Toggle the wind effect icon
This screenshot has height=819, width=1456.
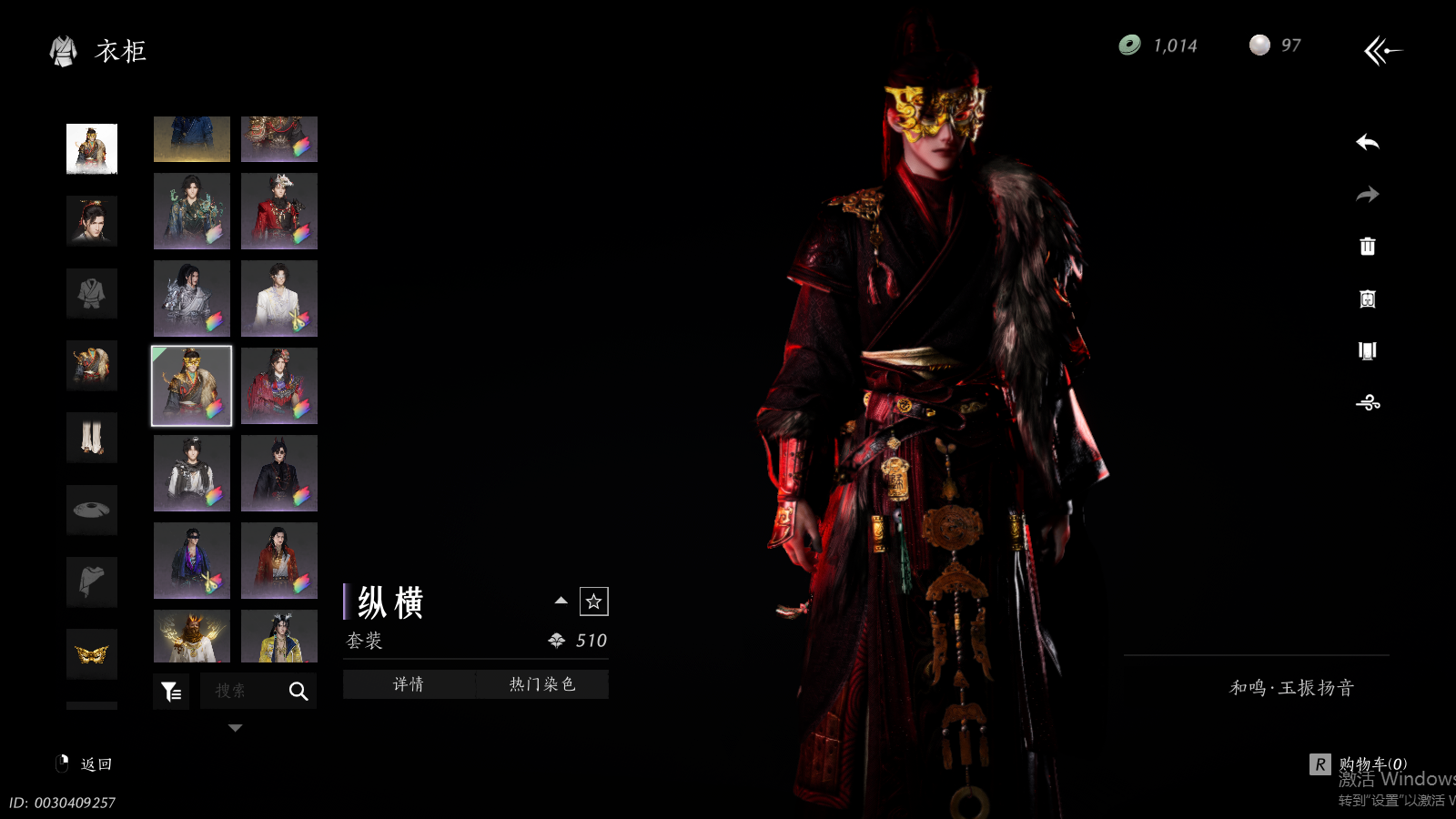tap(1367, 402)
